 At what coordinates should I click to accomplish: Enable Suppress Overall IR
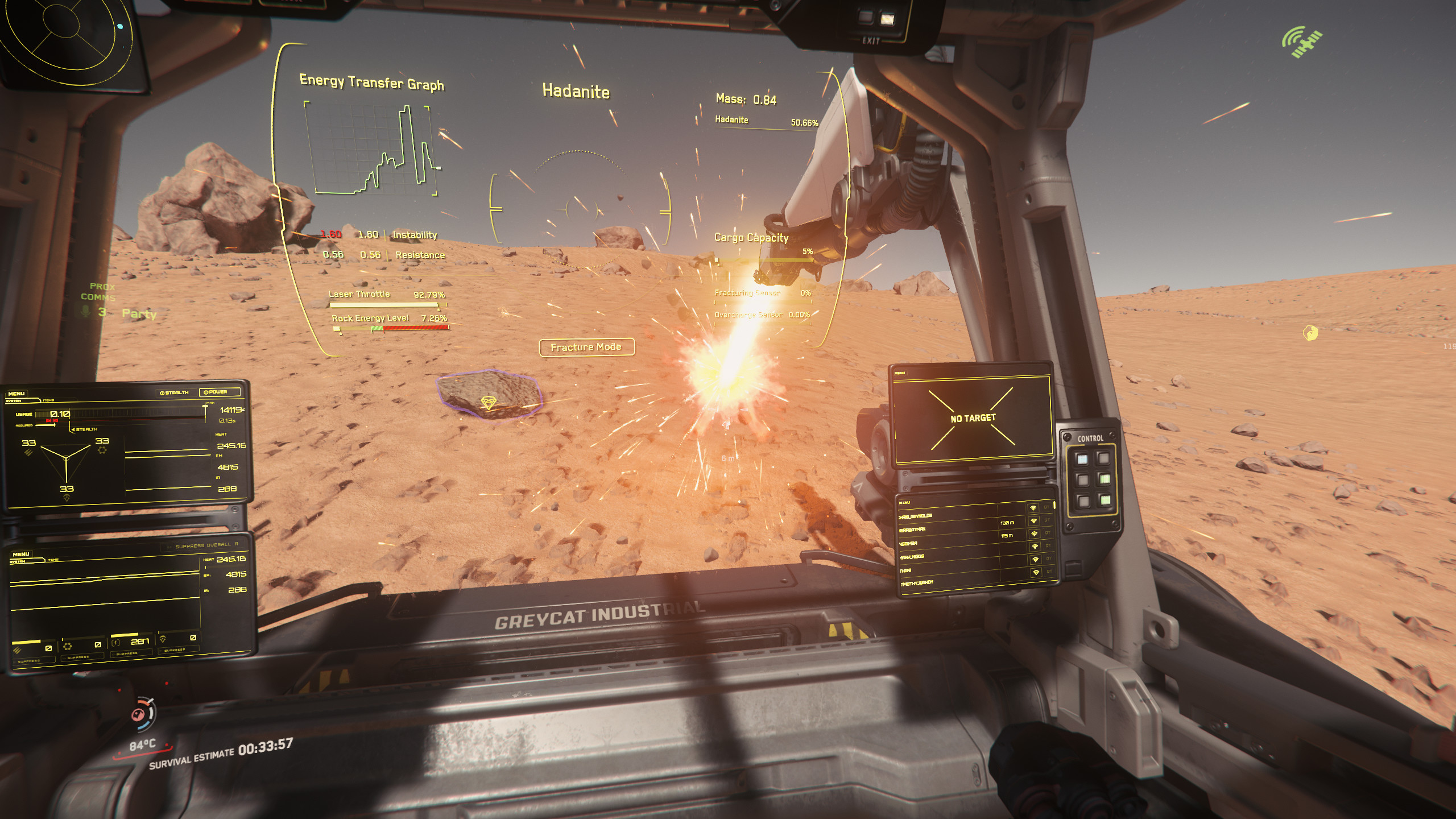point(206,545)
